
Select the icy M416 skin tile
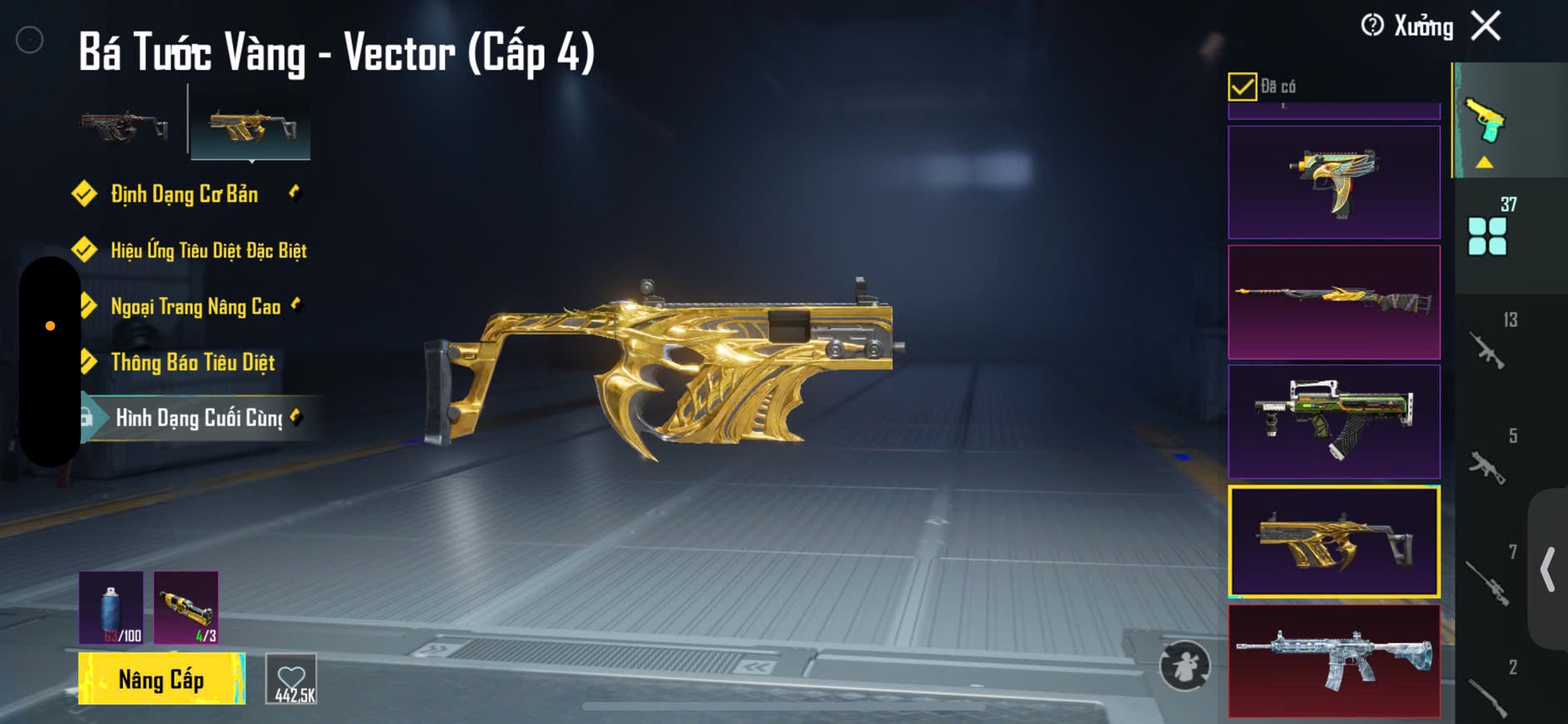click(x=1333, y=661)
